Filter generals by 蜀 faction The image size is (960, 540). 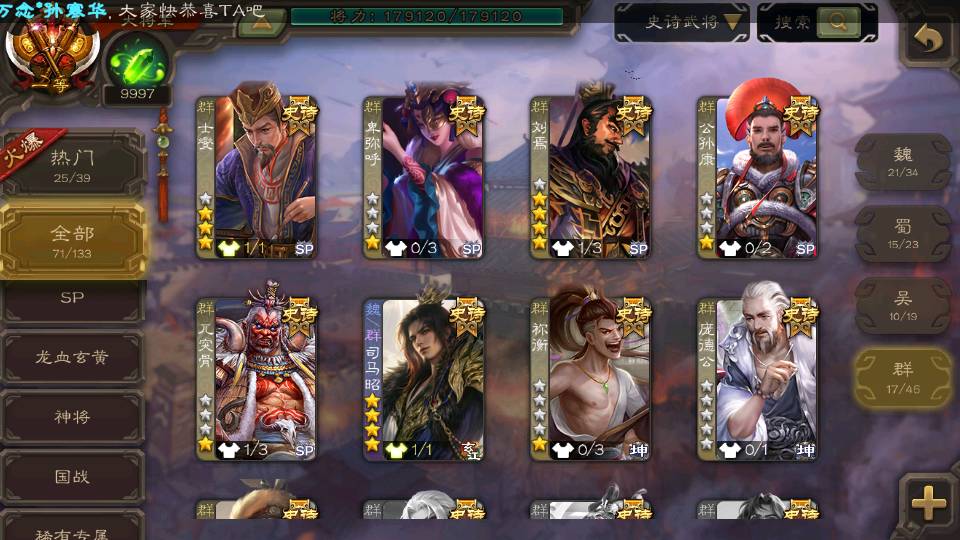pos(903,233)
